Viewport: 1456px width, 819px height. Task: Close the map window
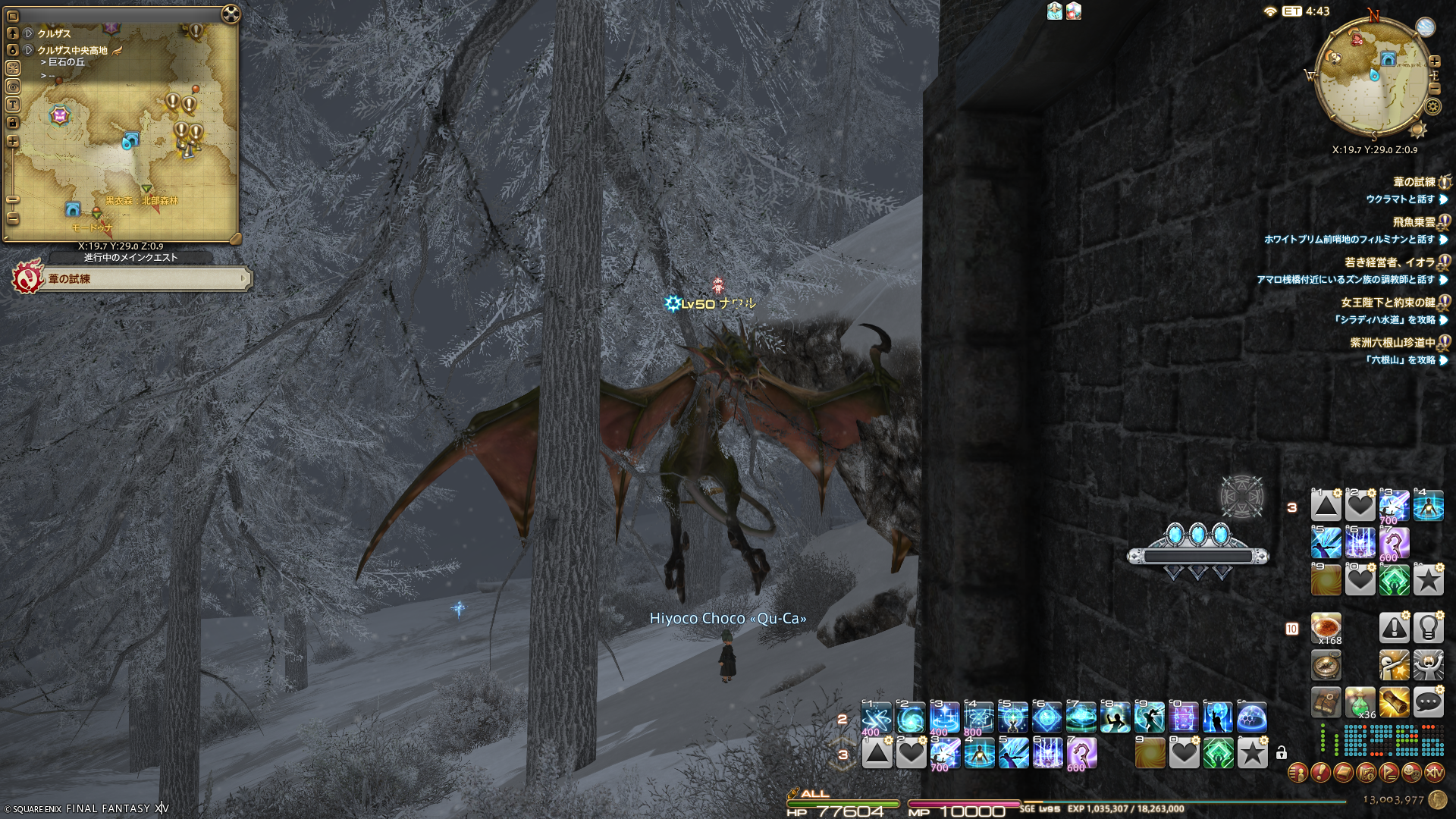click(x=231, y=14)
